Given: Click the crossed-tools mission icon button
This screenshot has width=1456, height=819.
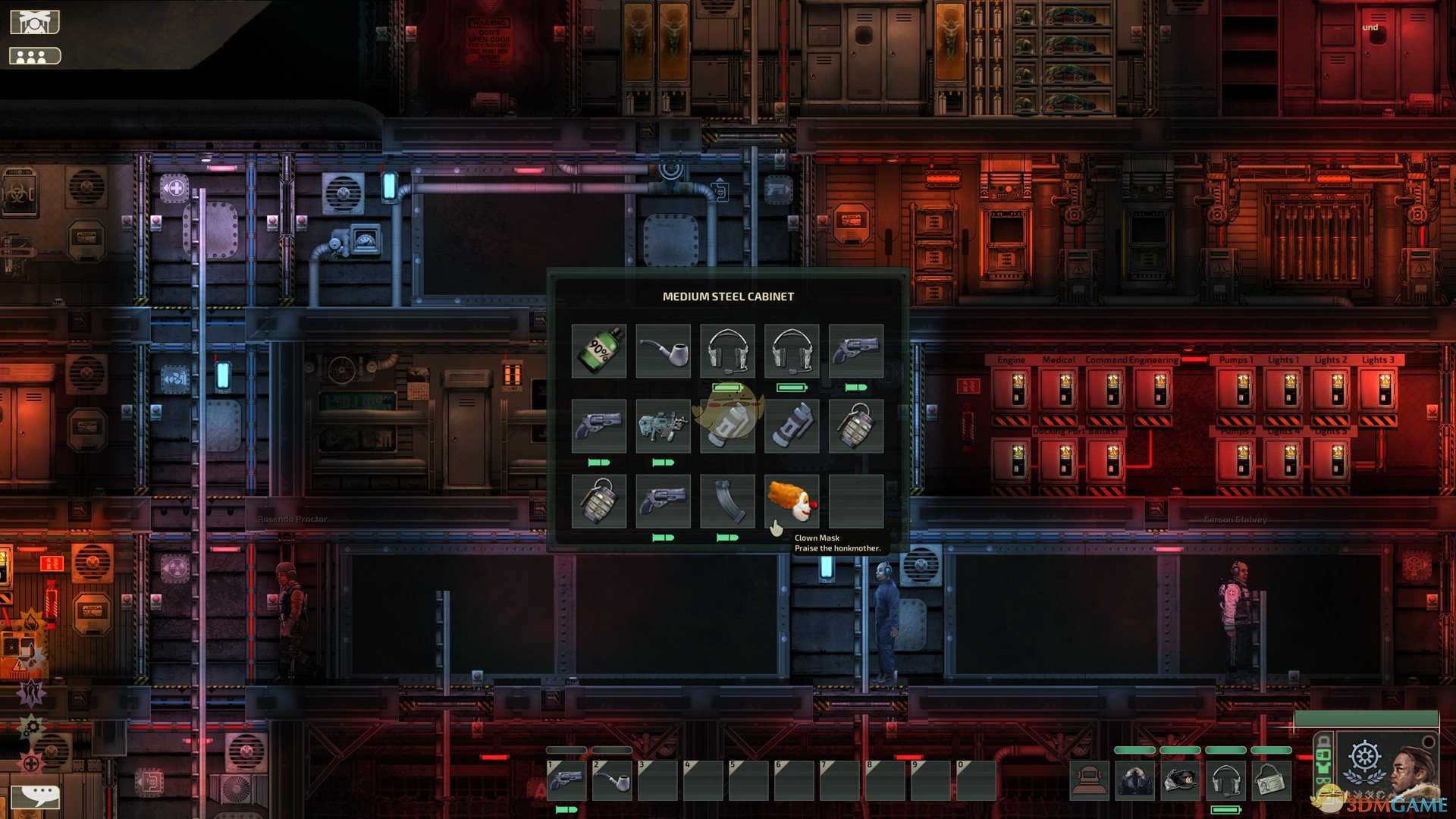Looking at the screenshot, I should point(34,23).
